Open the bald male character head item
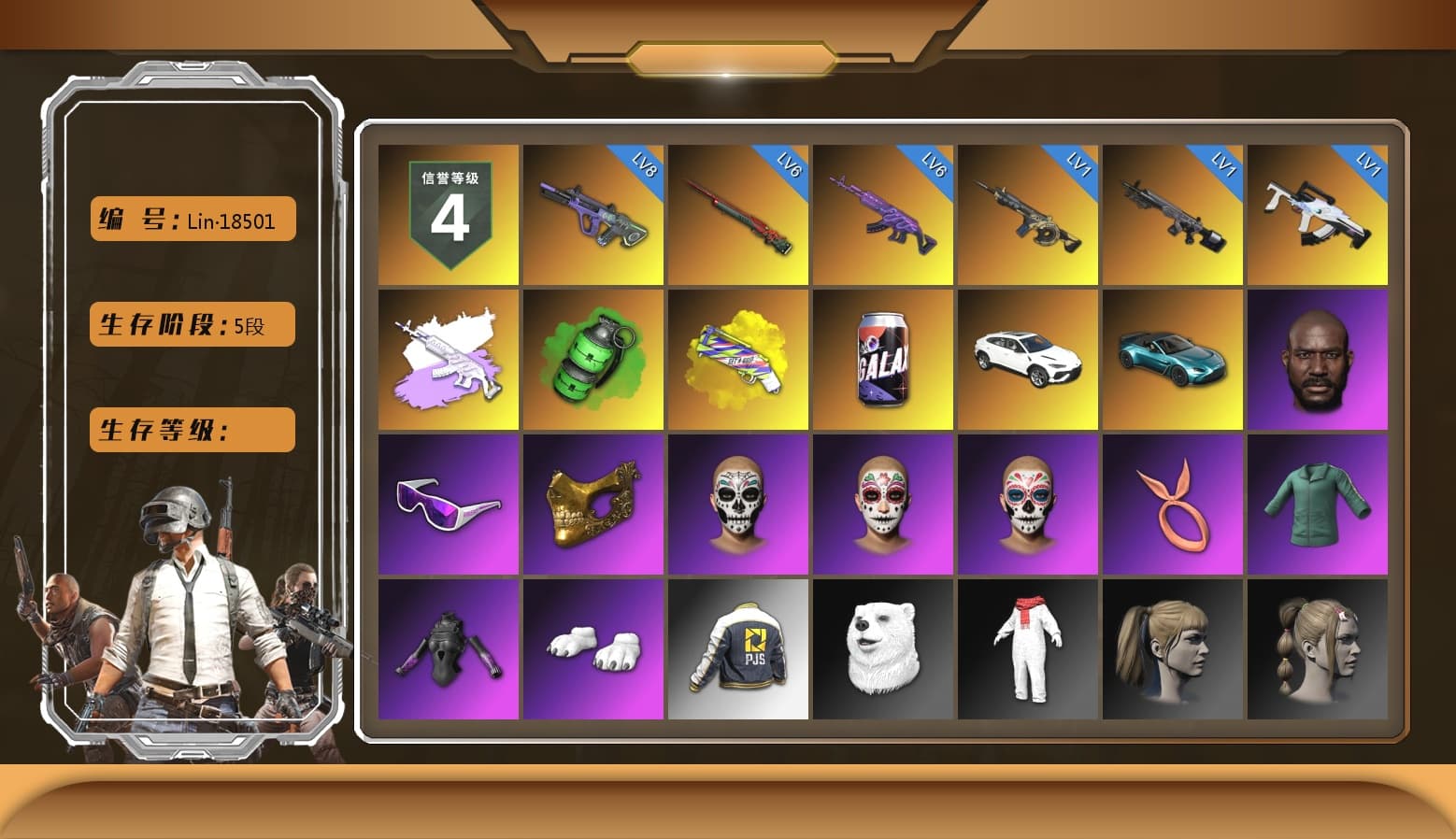1456x839 pixels. click(1318, 360)
